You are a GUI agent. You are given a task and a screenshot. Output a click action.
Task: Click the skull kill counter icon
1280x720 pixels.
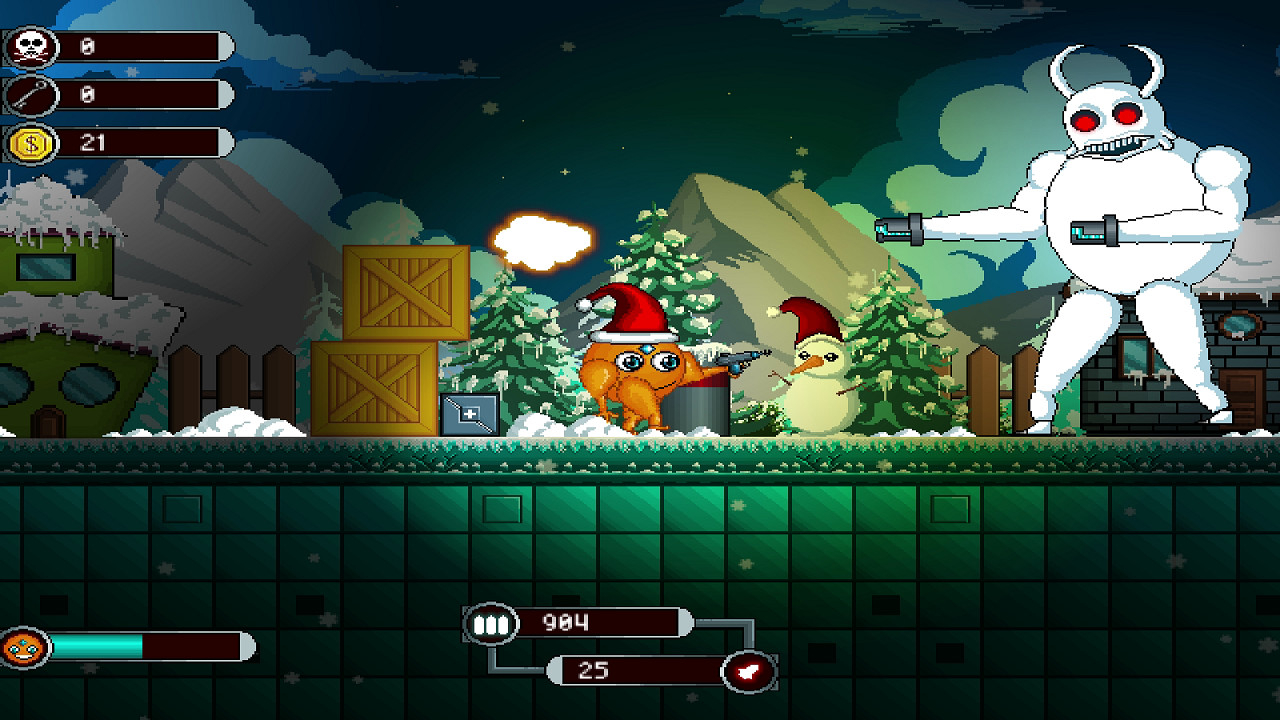pos(30,45)
